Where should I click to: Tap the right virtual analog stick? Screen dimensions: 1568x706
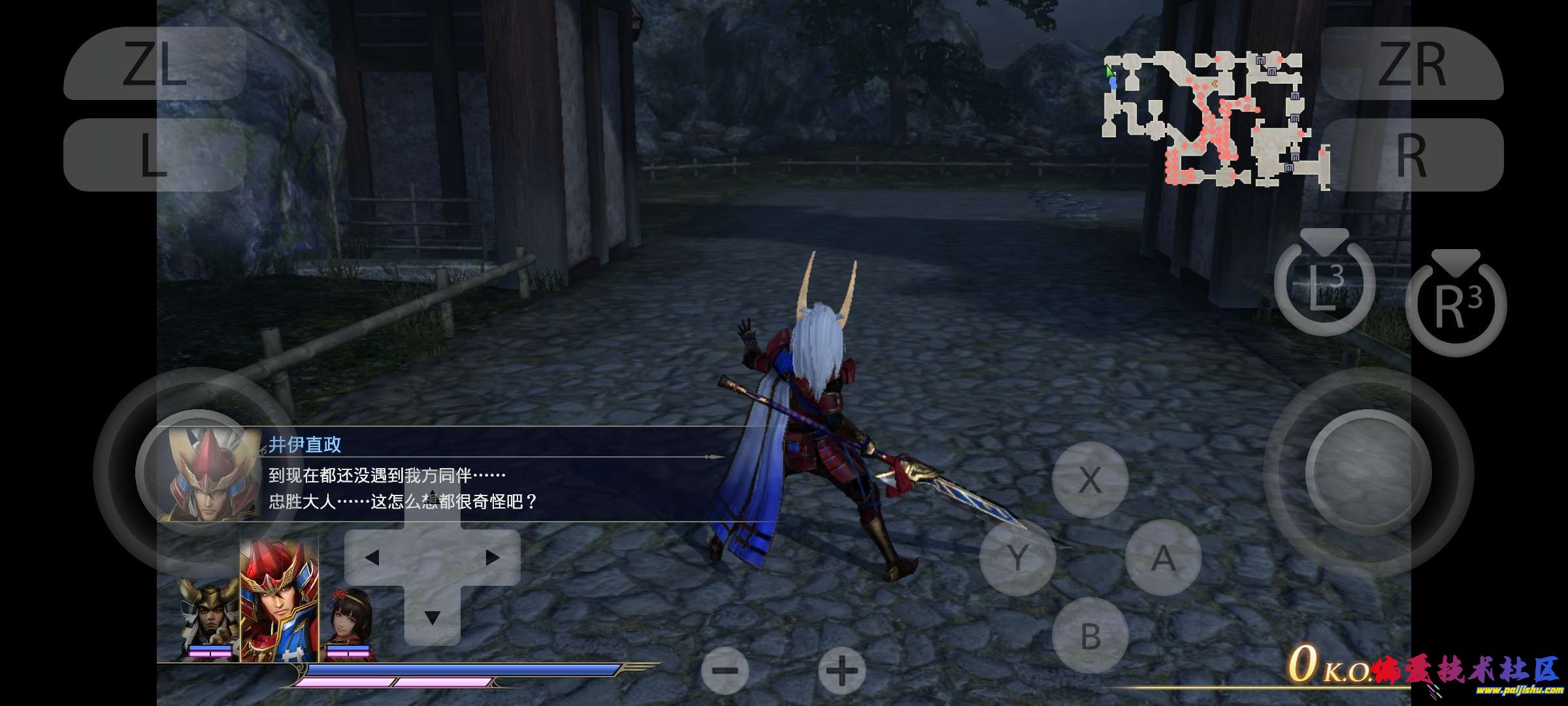1368,472
